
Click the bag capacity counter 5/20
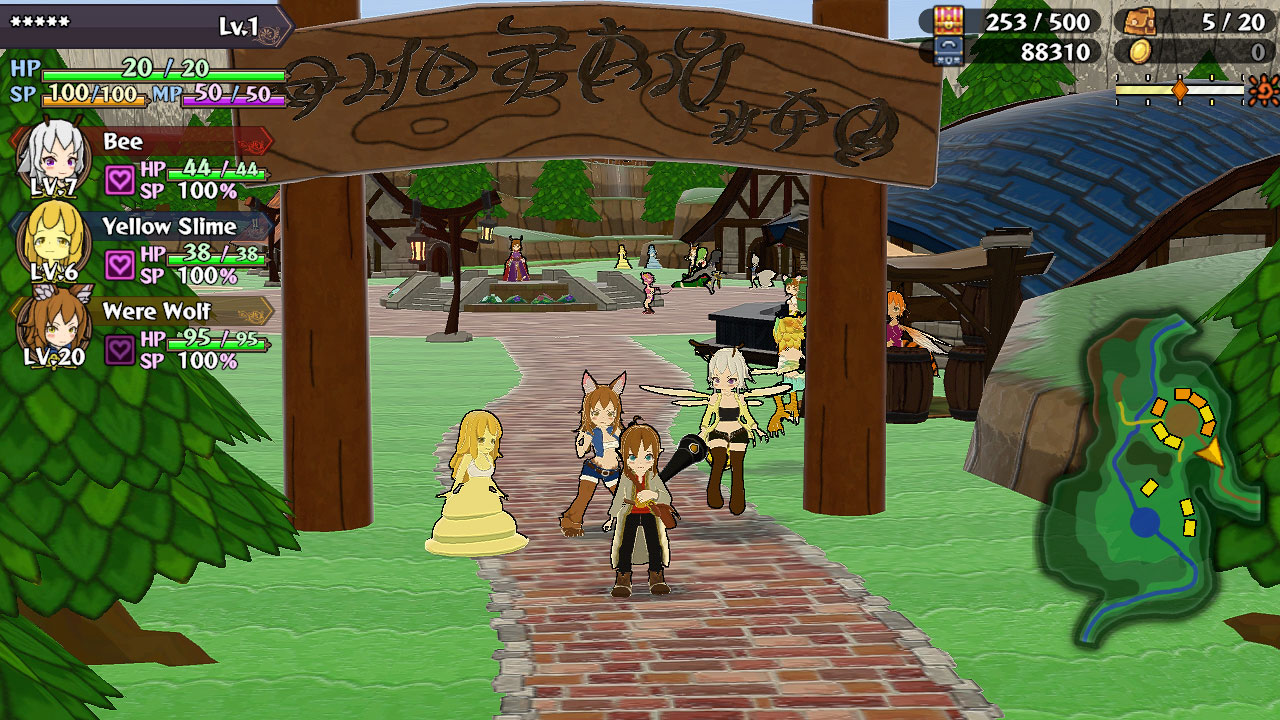click(1232, 20)
